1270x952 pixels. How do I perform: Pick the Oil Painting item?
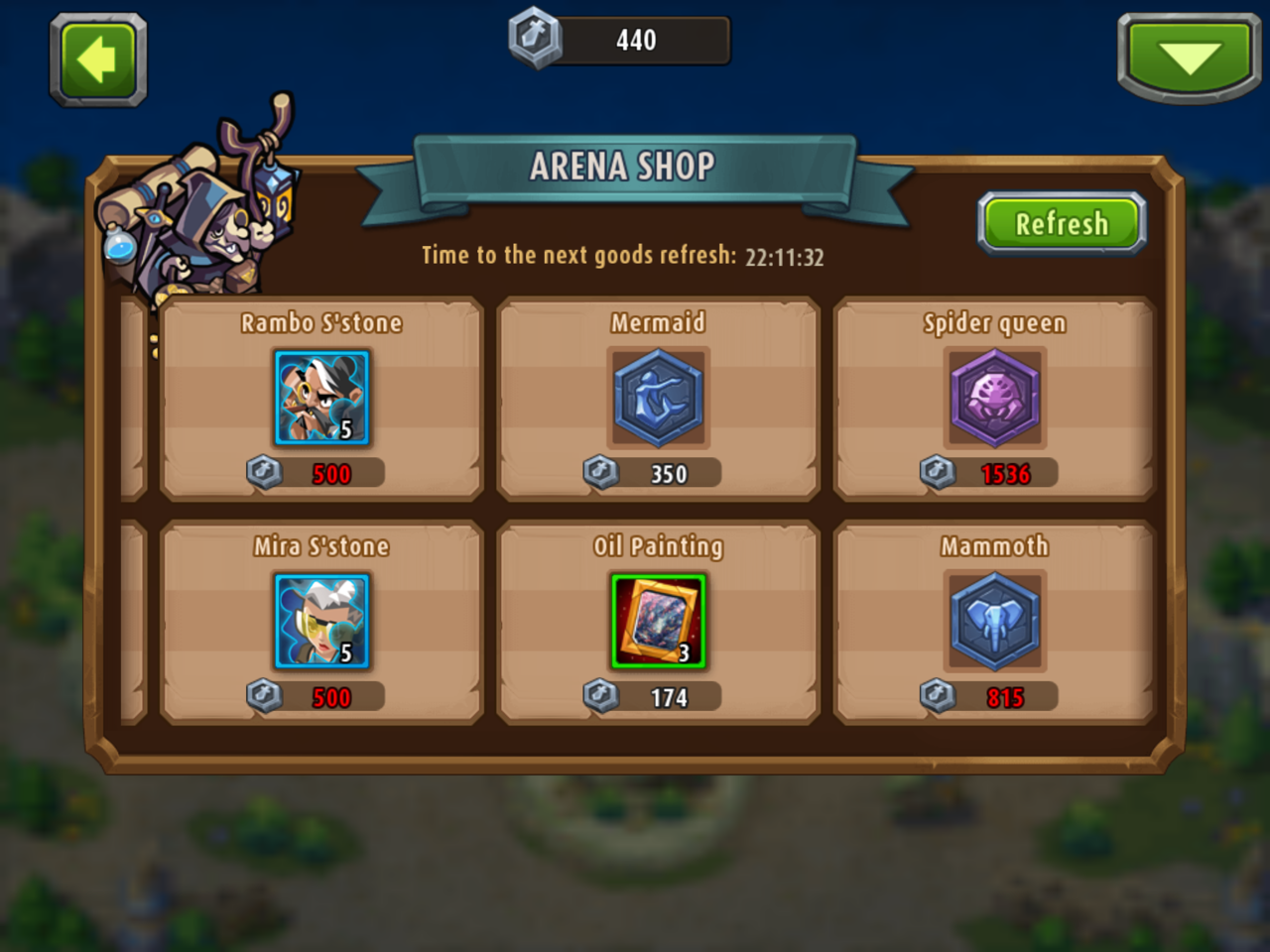pos(658,622)
